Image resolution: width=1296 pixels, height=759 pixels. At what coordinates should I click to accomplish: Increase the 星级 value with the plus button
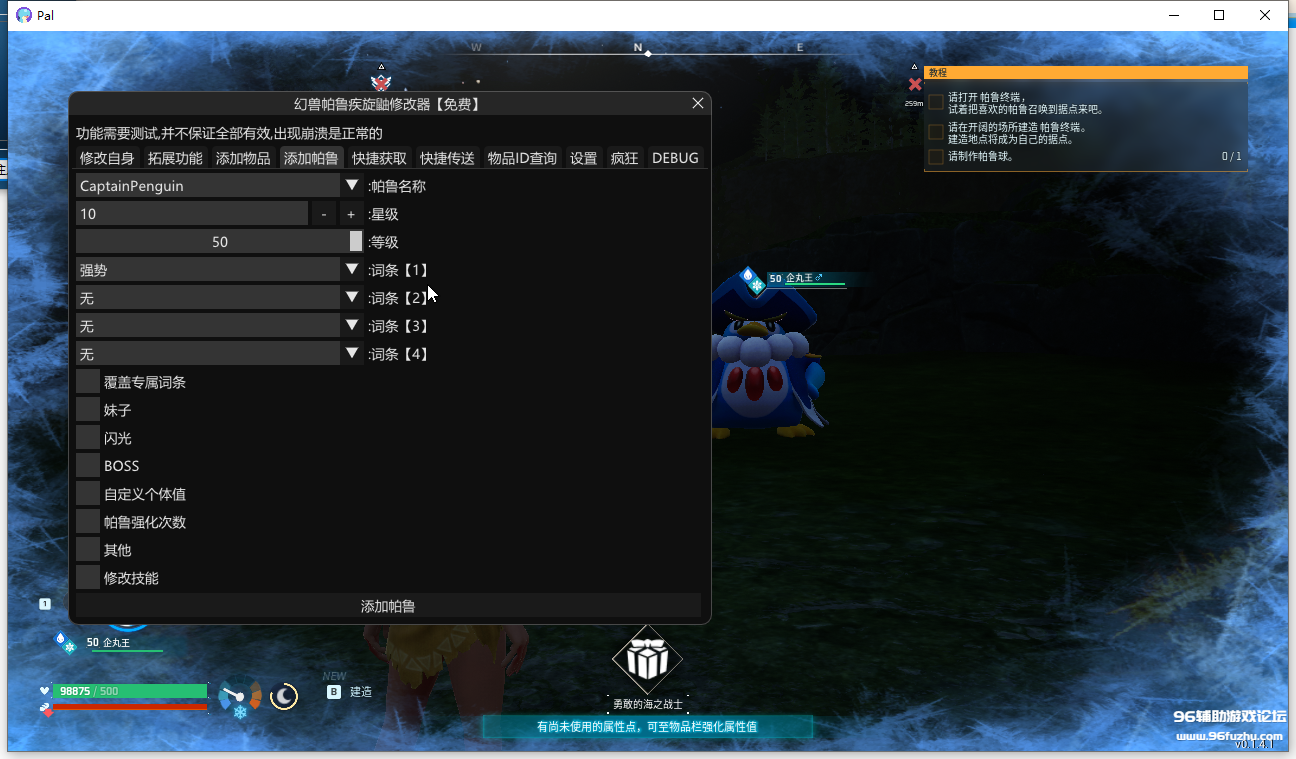351,214
